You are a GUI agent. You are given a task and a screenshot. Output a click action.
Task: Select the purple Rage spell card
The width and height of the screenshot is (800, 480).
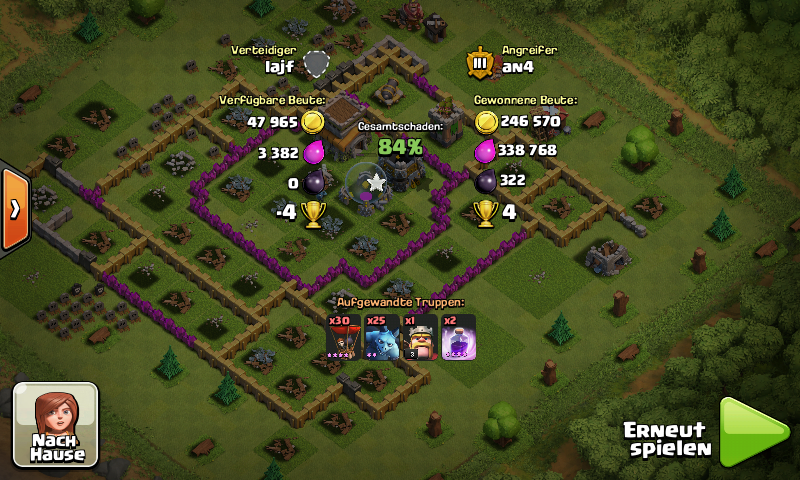(x=457, y=336)
